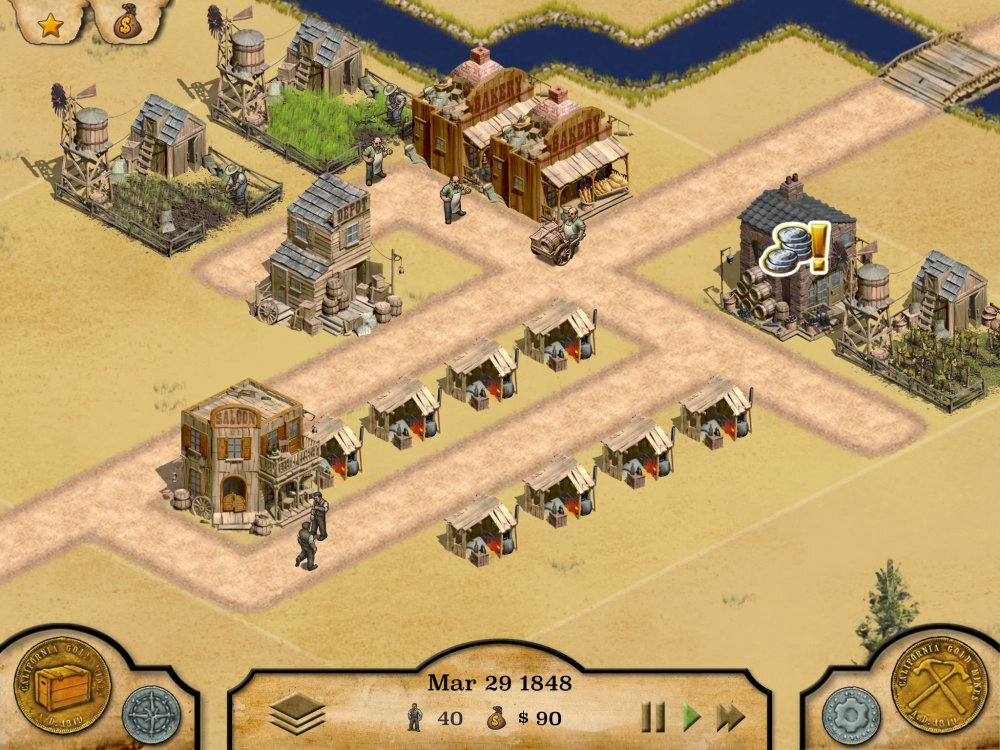Toggle the stacked layers overlay button
Image resolution: width=1000 pixels, height=750 pixels.
click(297, 714)
